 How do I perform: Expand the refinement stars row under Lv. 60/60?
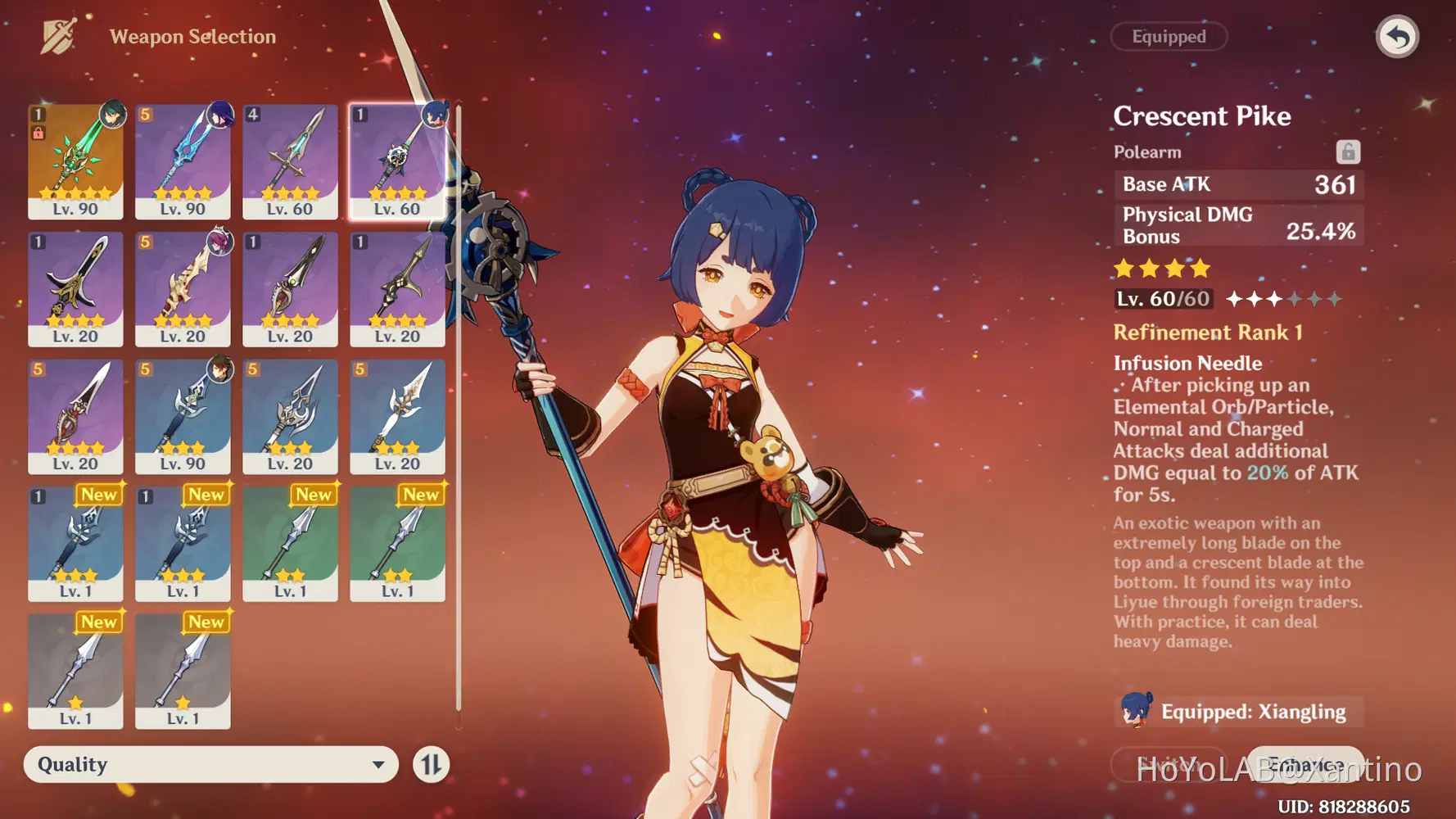pos(1284,300)
